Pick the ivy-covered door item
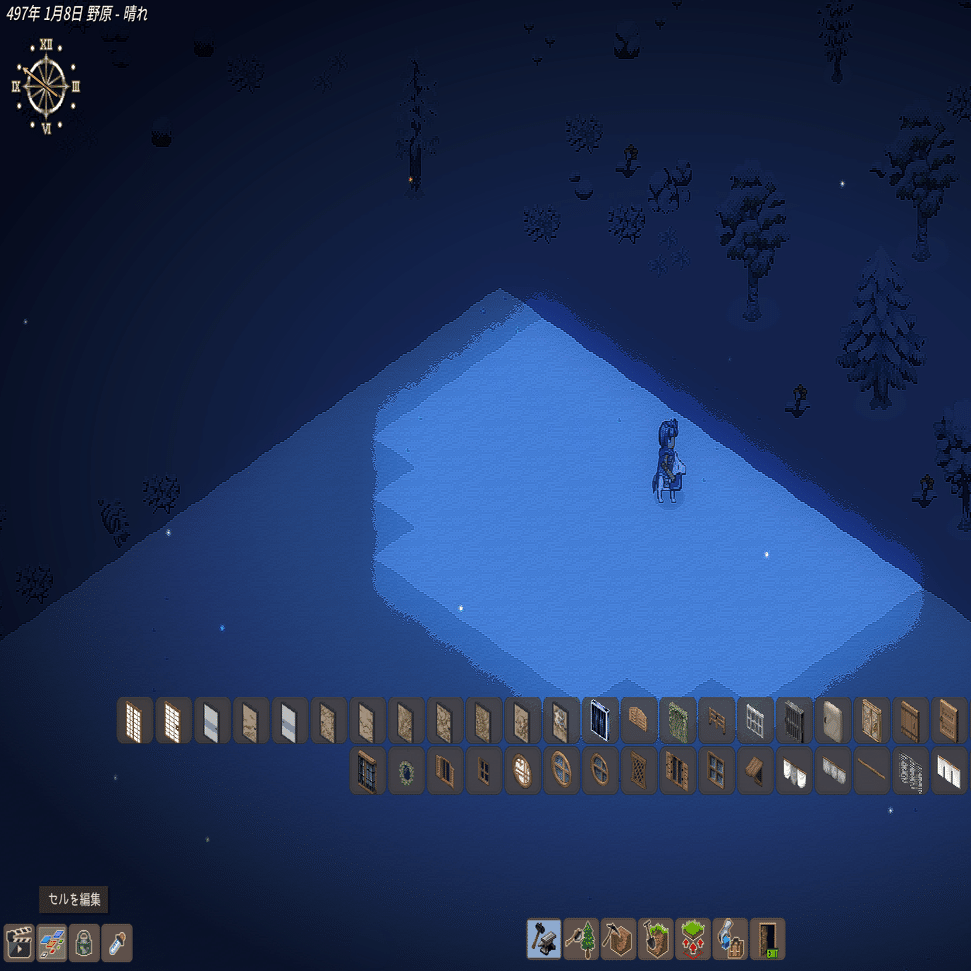971x971 pixels. (678, 720)
